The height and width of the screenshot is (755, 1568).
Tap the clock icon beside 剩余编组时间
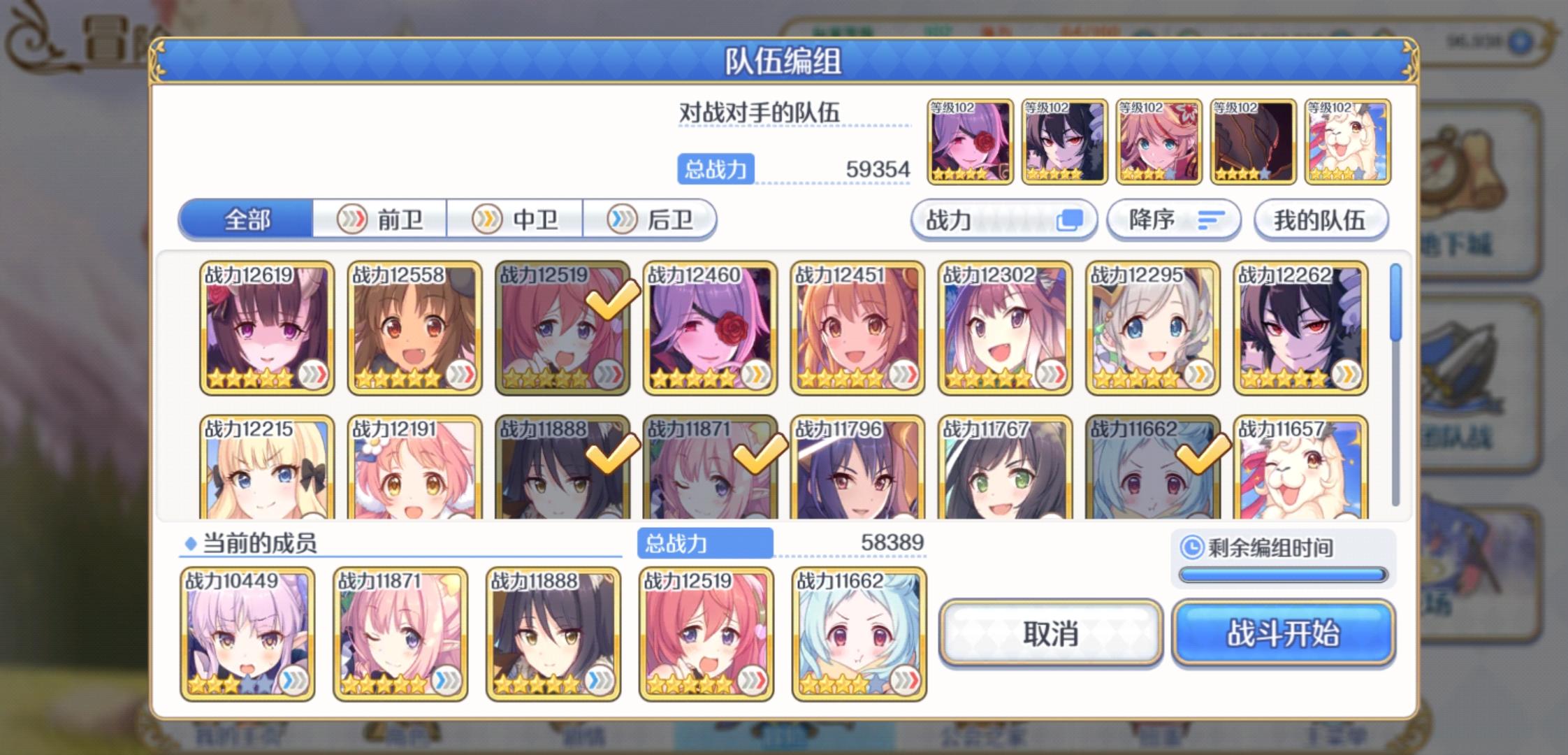(1192, 549)
